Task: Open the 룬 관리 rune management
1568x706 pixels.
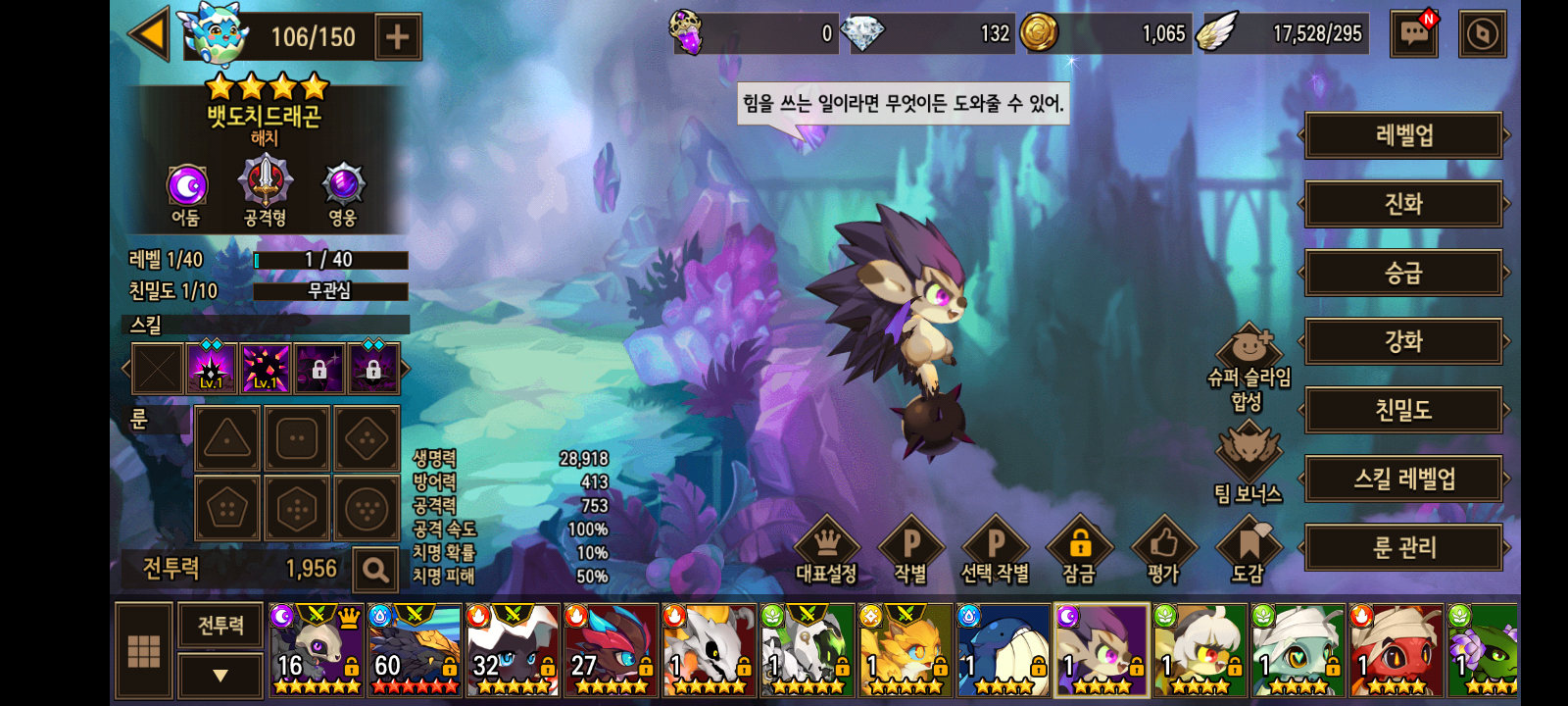Action: click(x=1403, y=547)
